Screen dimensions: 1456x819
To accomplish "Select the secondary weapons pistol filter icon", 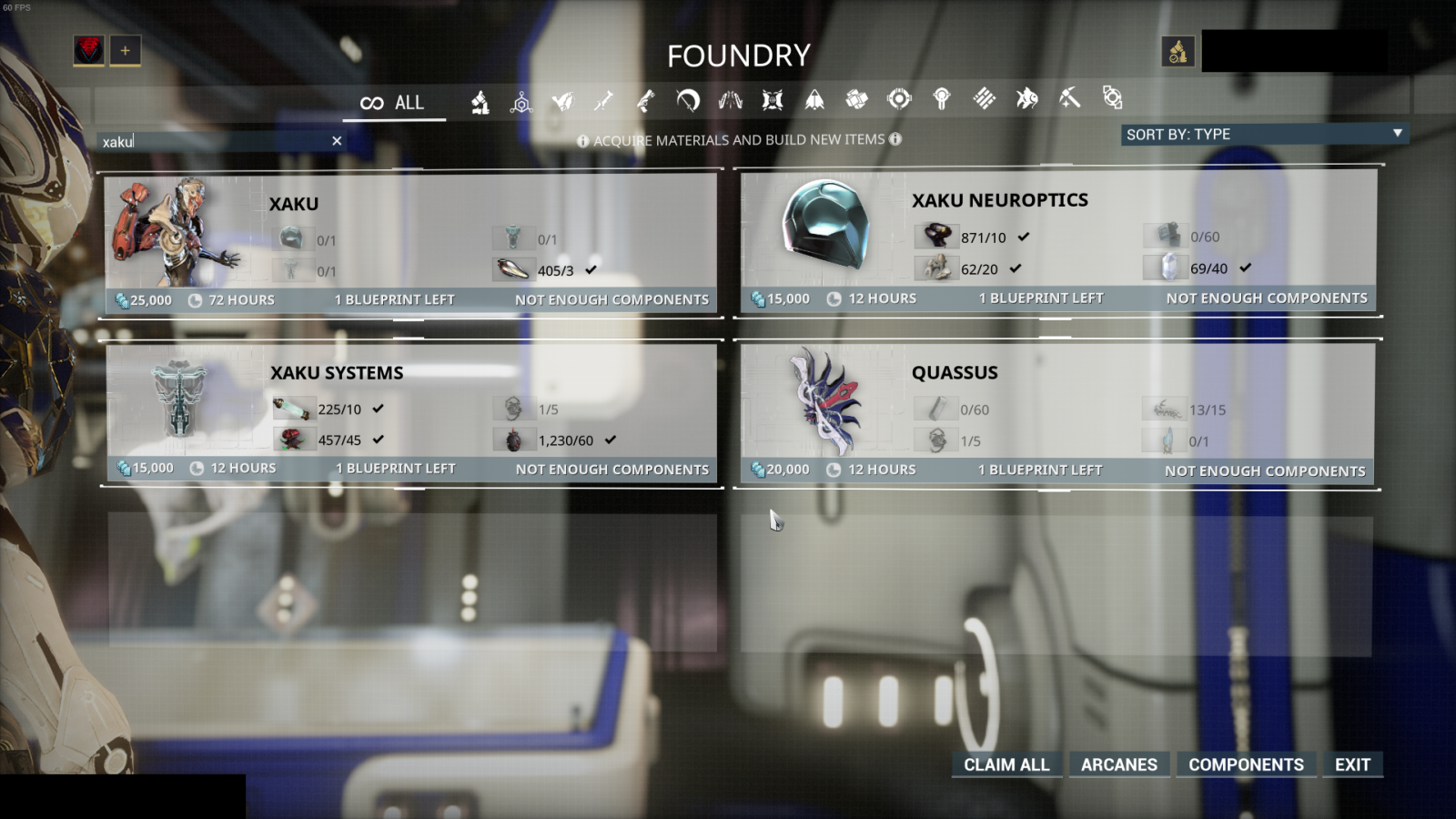I will coord(644,100).
